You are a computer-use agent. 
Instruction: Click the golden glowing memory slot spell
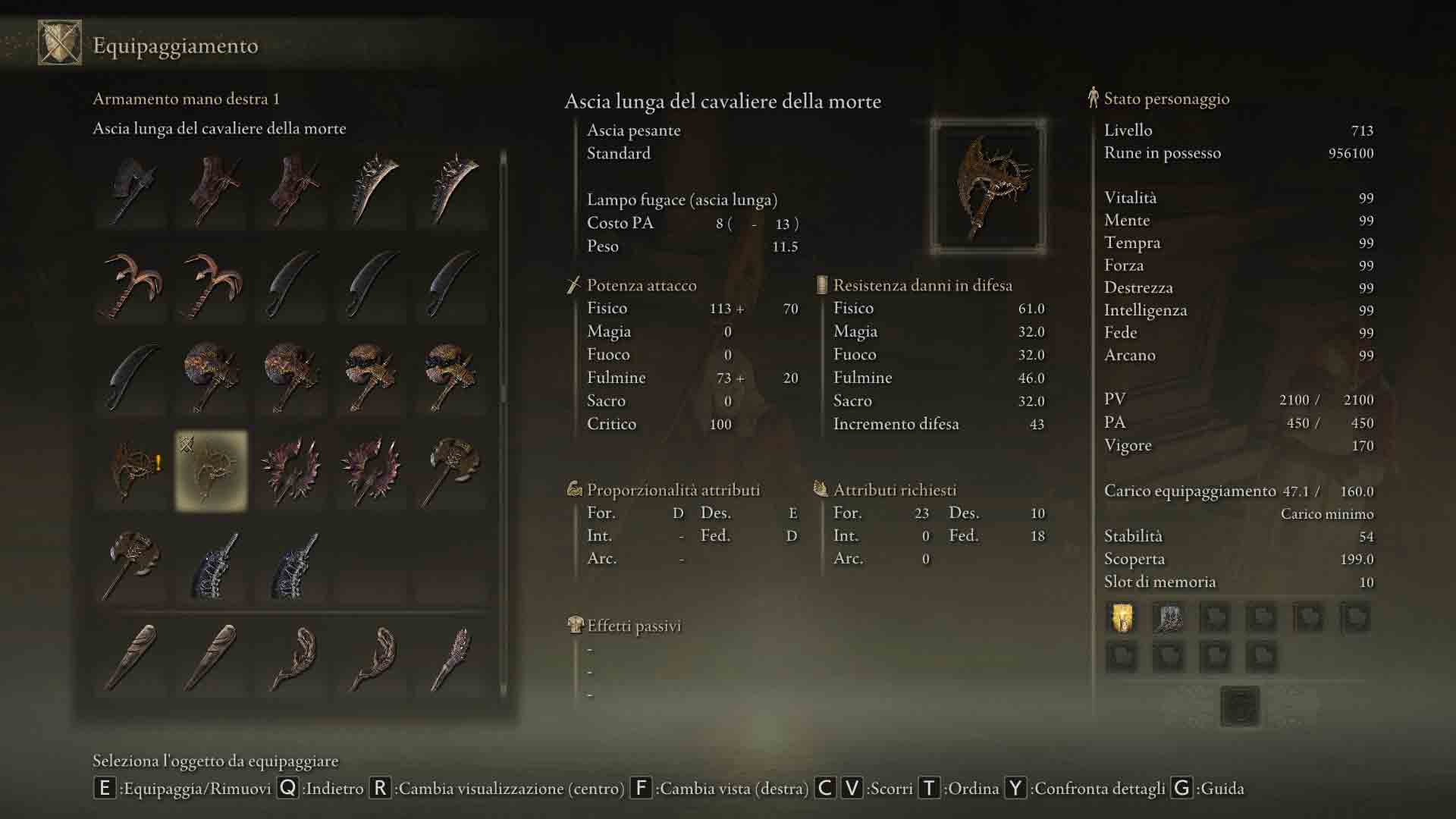[1122, 618]
